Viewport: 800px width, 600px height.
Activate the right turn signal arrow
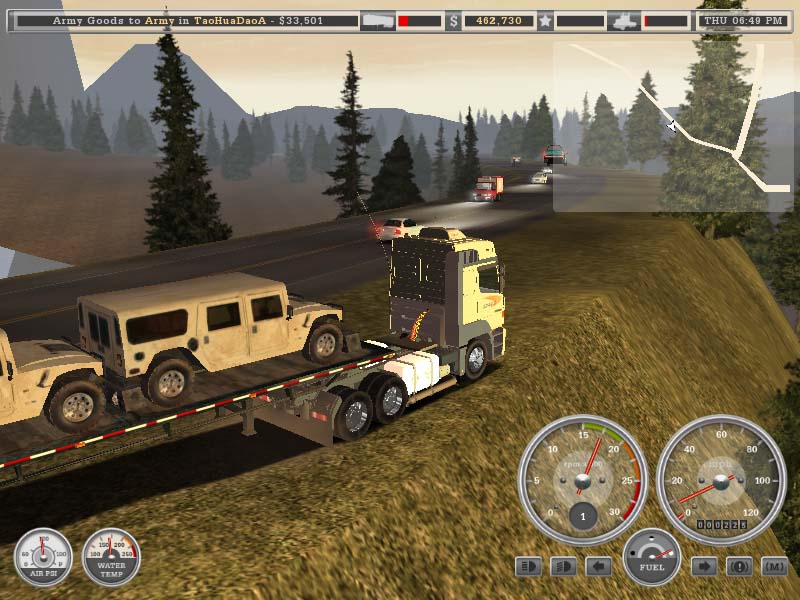[x=704, y=567]
